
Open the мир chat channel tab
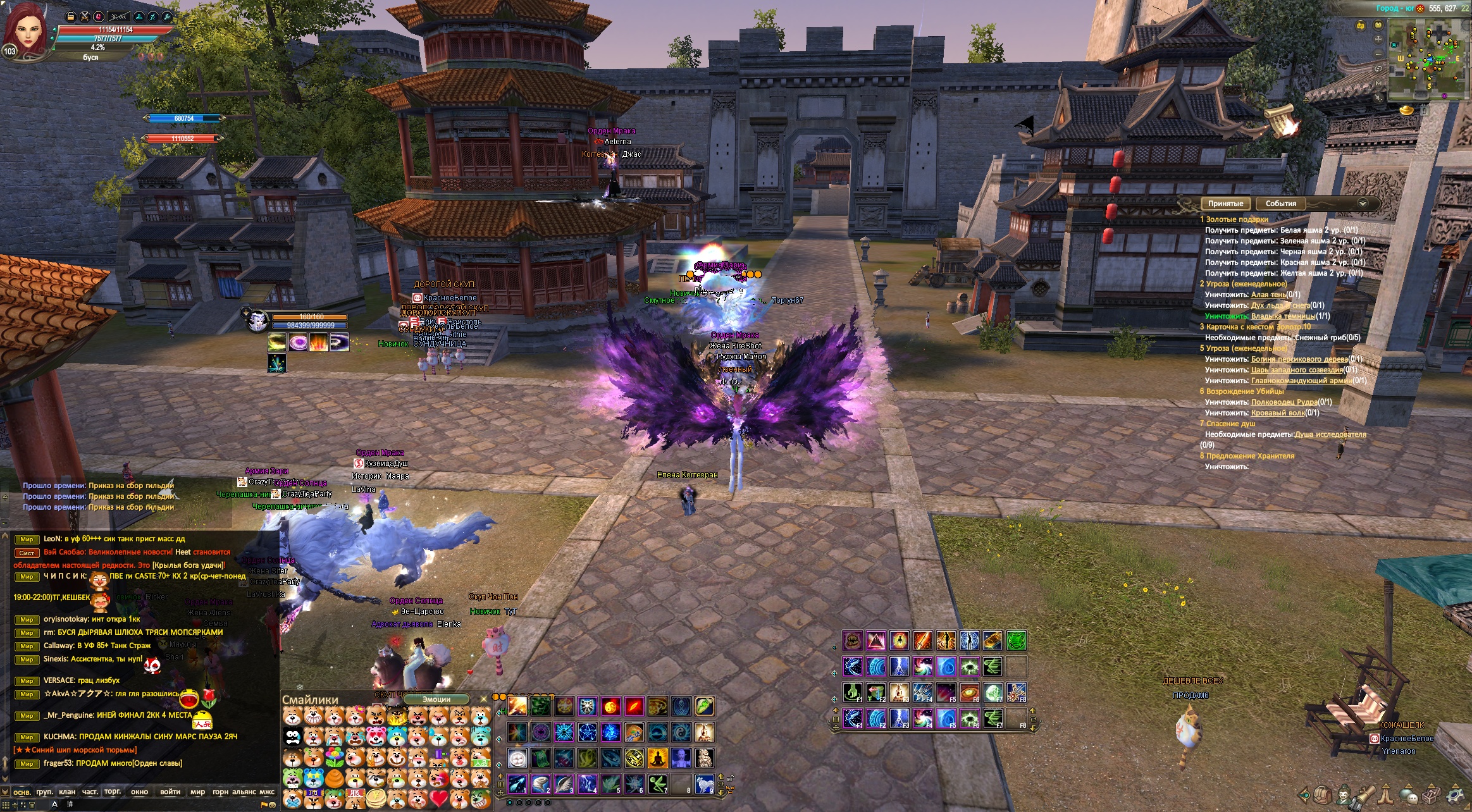coord(198,792)
